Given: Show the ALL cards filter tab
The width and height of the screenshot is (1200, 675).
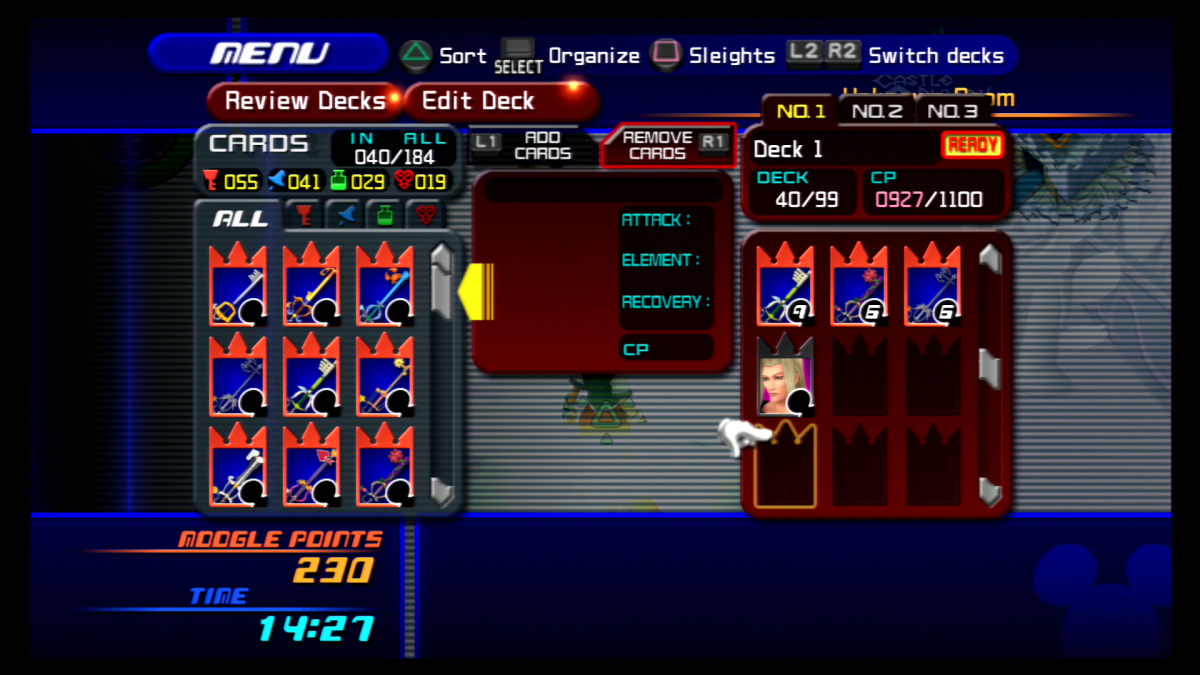Looking at the screenshot, I should [241, 217].
